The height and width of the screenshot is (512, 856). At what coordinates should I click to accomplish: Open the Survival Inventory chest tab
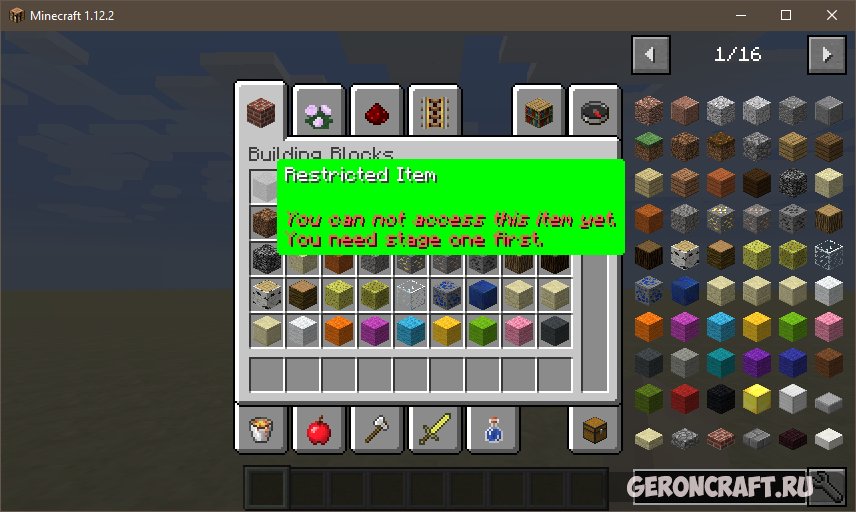click(x=594, y=430)
